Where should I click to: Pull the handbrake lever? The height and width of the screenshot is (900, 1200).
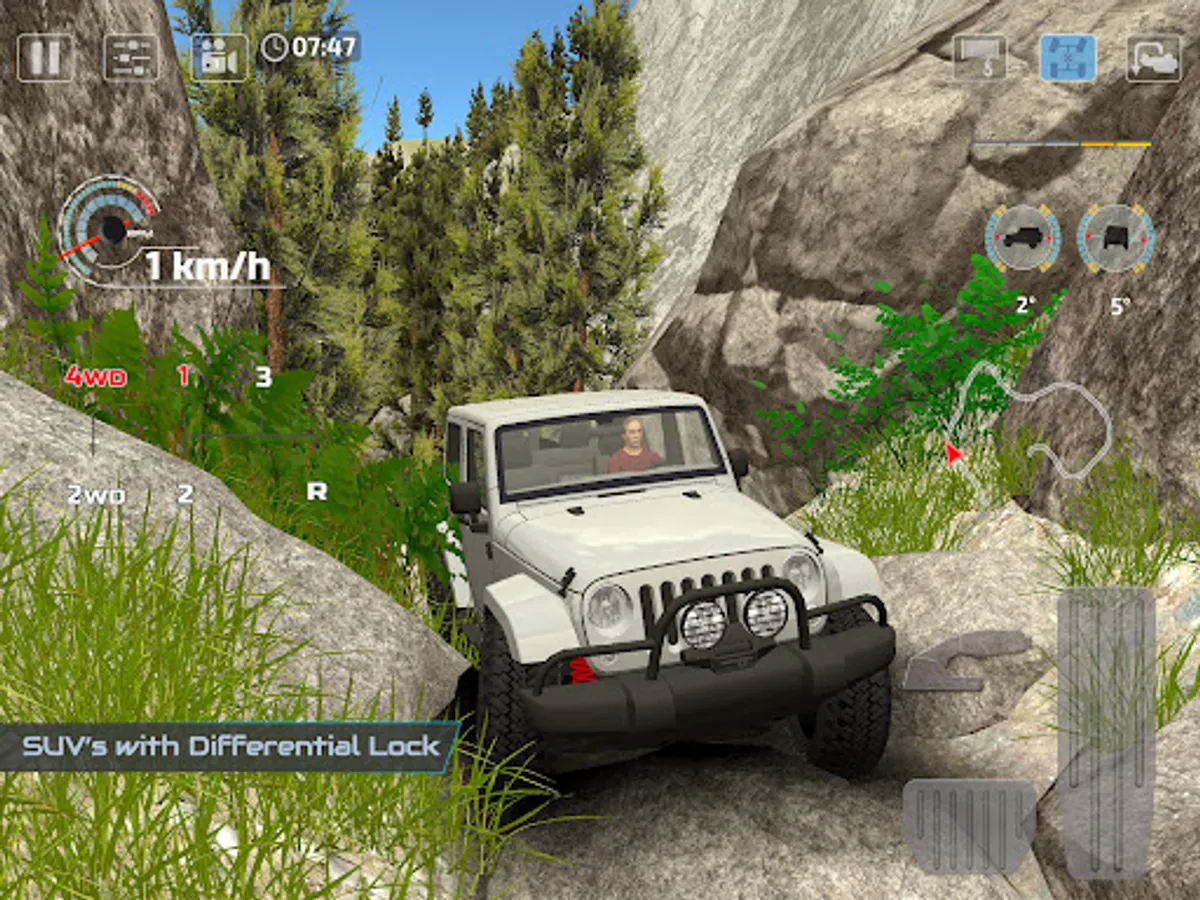click(x=965, y=659)
